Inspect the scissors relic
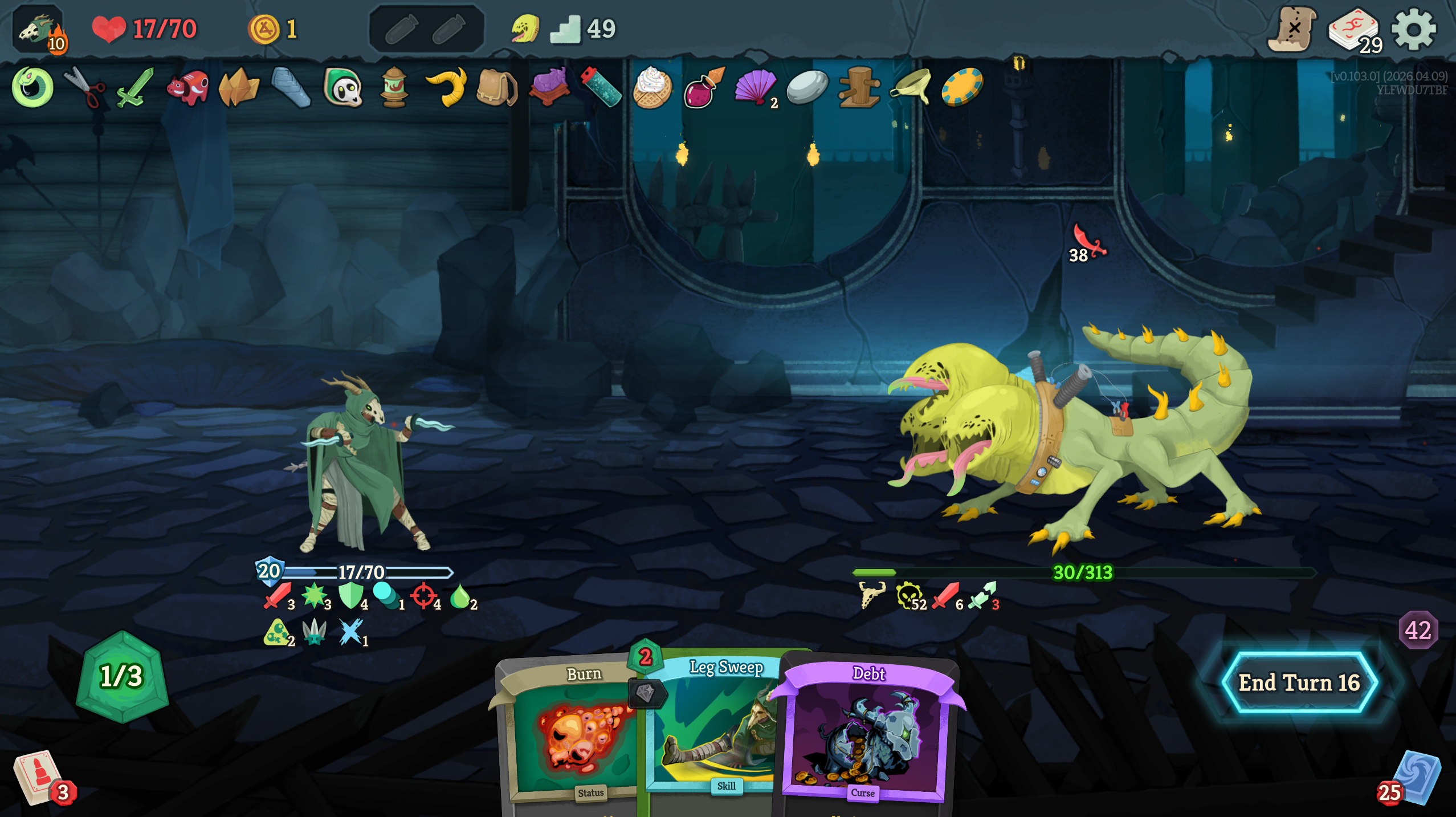The height and width of the screenshot is (817, 1456). pos(84,87)
